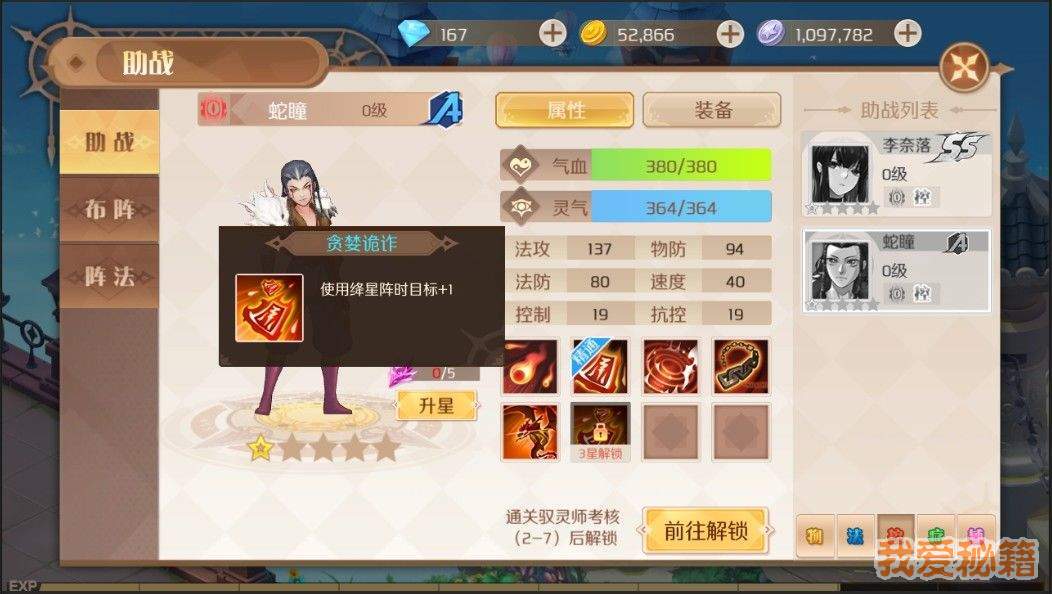
Task: View the fireball skill icon
Action: click(530, 366)
